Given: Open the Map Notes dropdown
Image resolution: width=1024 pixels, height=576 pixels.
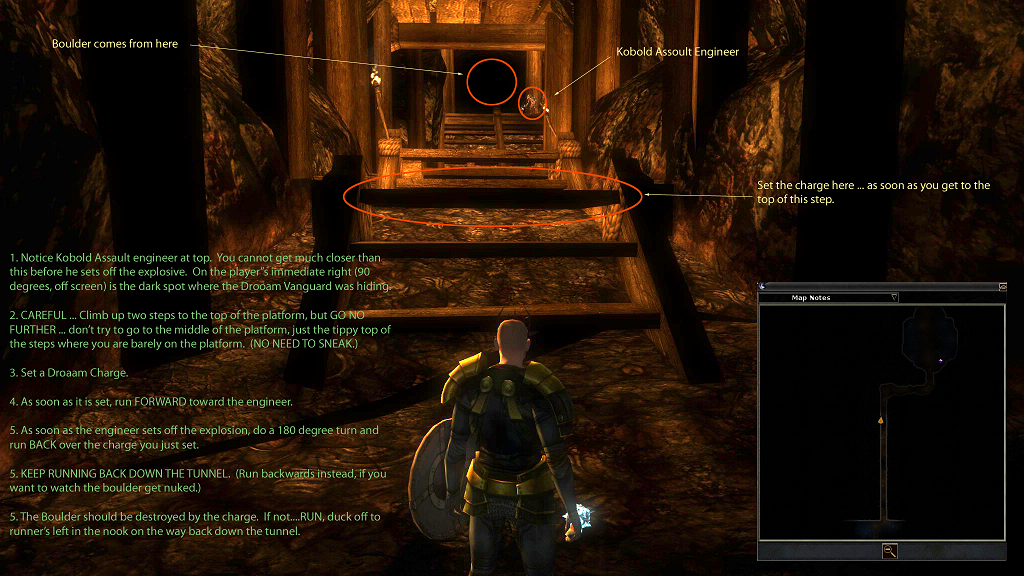Looking at the screenshot, I should click(x=894, y=297).
